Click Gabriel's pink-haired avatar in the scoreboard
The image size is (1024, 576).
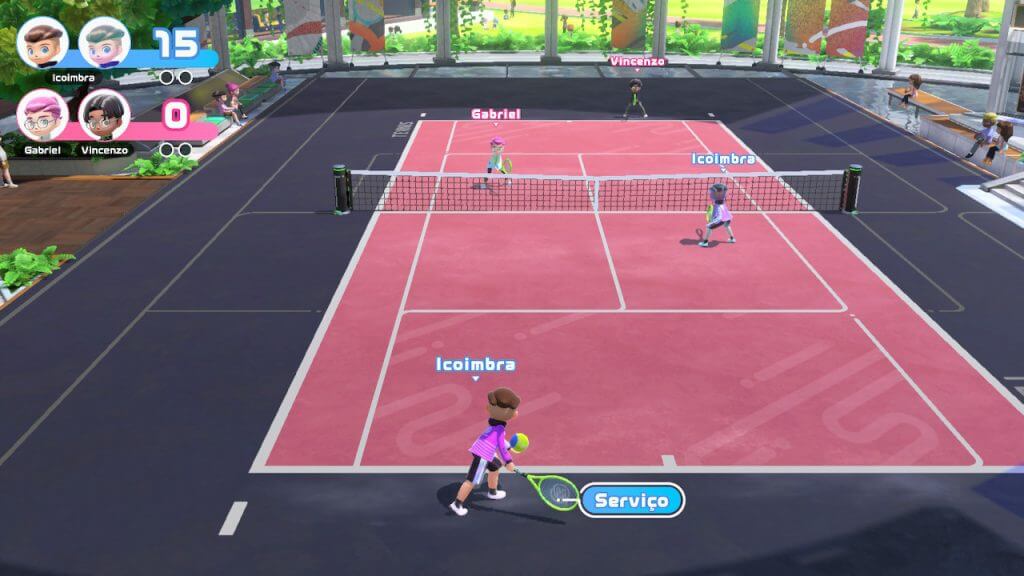point(43,115)
